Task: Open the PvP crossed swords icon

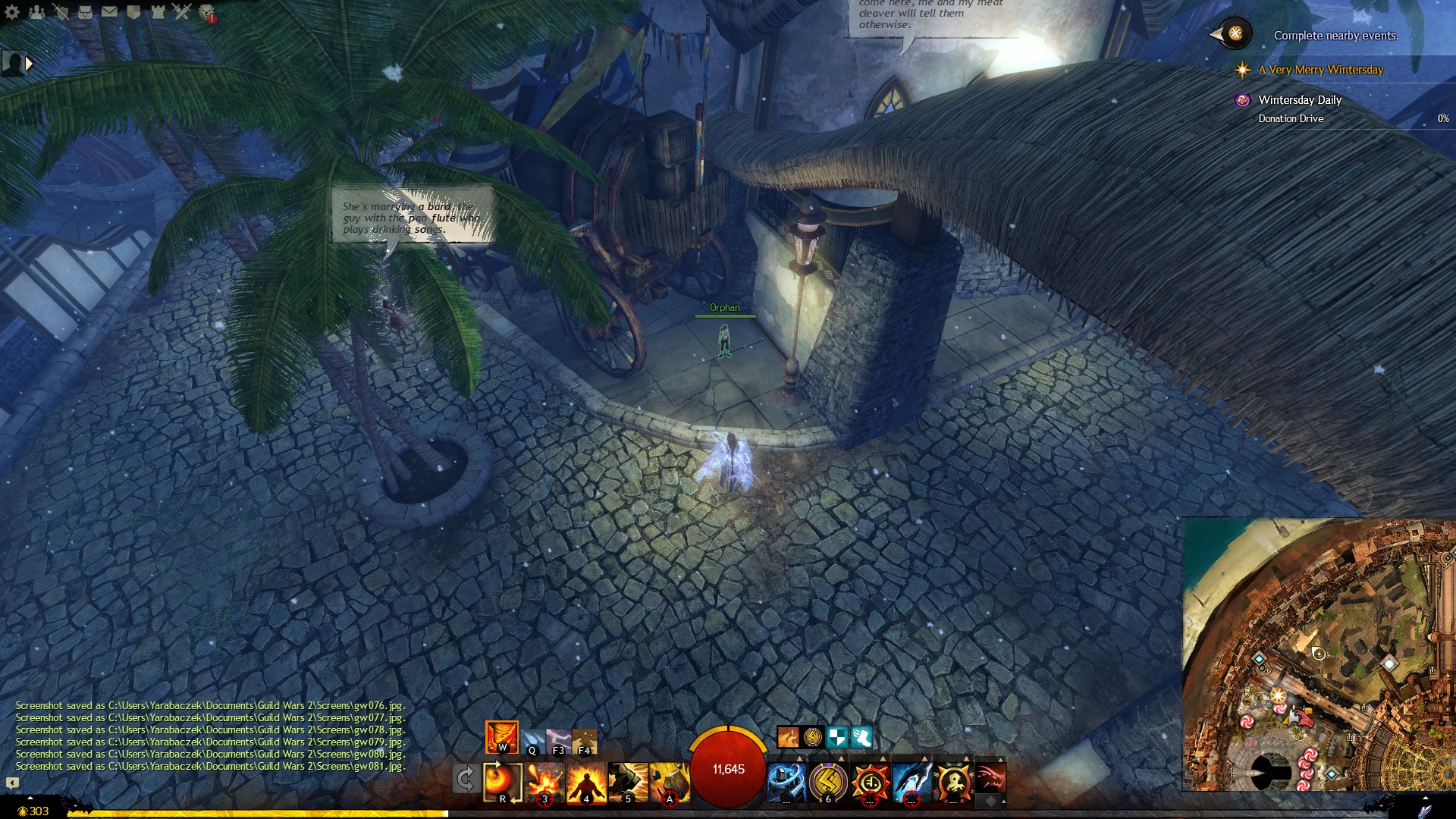Action: click(x=182, y=12)
